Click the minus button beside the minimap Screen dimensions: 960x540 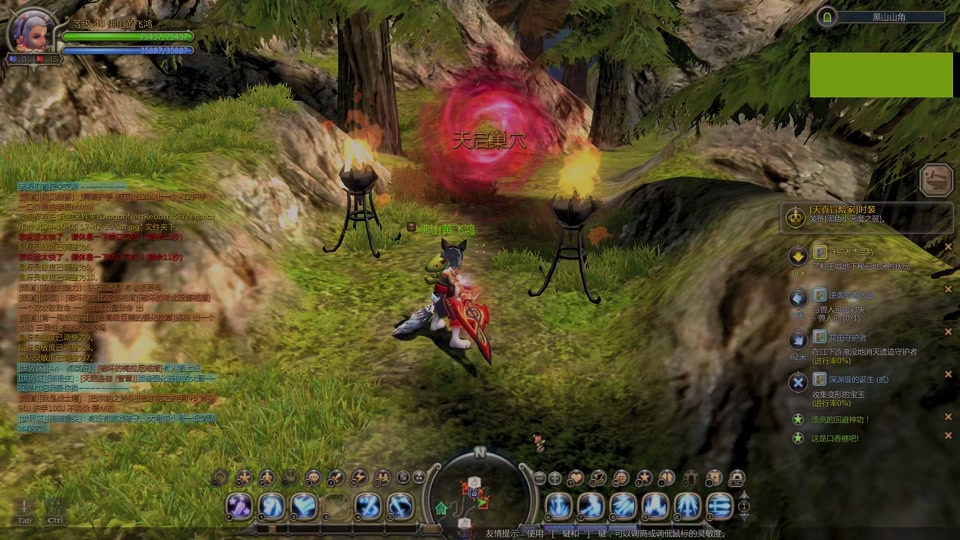pos(540,478)
